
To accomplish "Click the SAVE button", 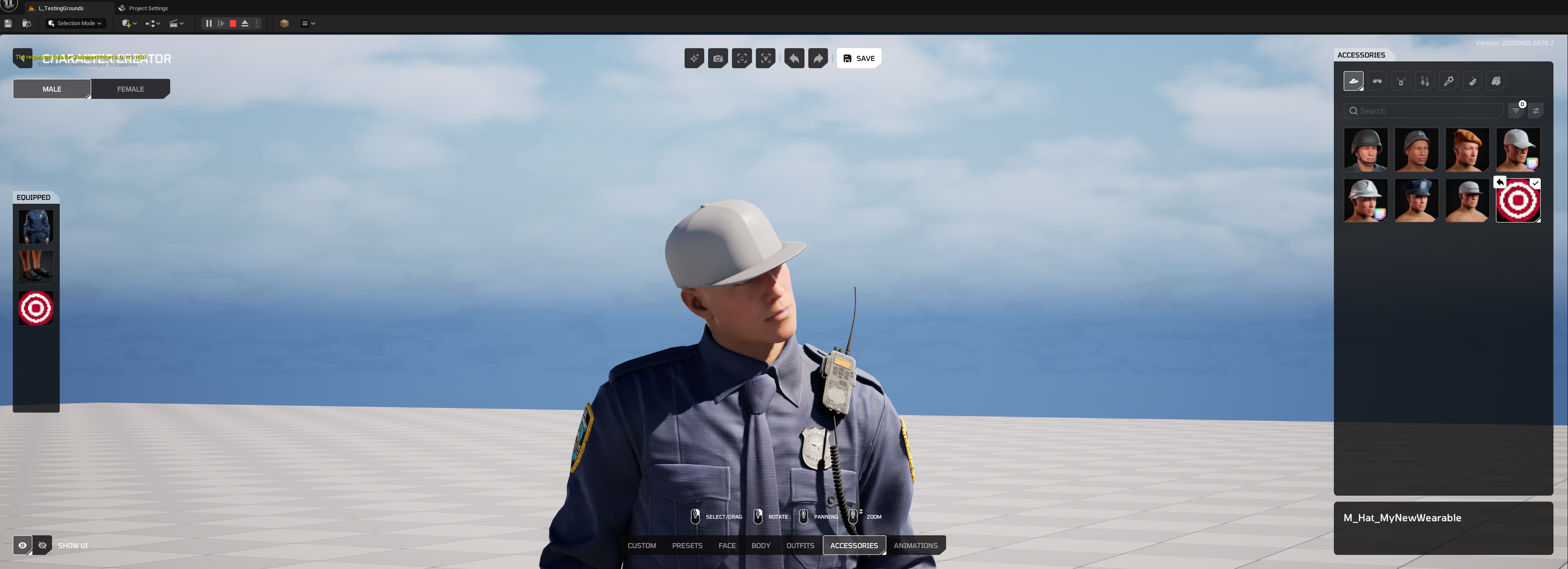I will (x=858, y=58).
